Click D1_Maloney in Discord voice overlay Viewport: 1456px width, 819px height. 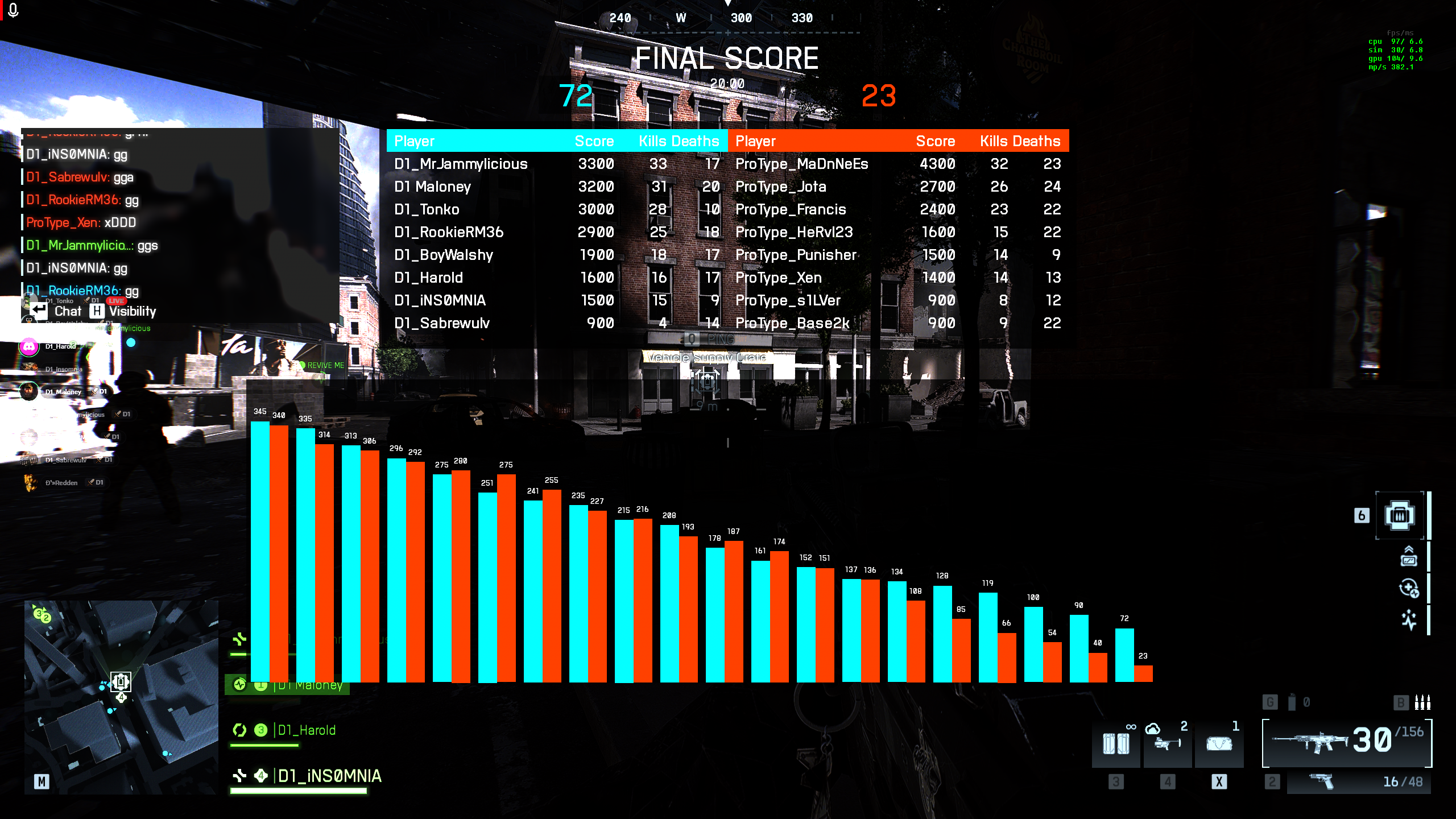pyautogui.click(x=63, y=392)
